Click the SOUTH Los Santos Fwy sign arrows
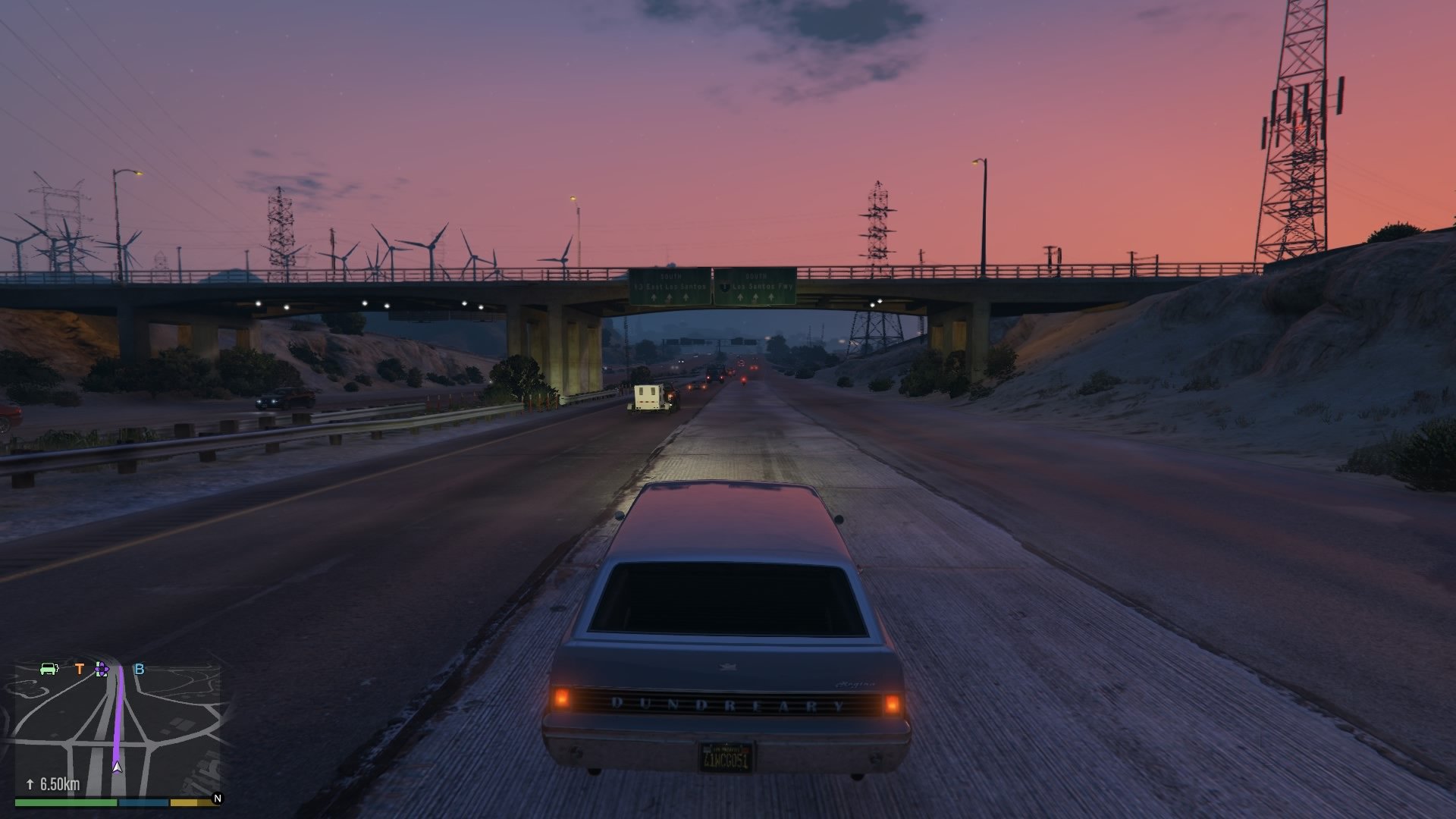 pyautogui.click(x=755, y=297)
